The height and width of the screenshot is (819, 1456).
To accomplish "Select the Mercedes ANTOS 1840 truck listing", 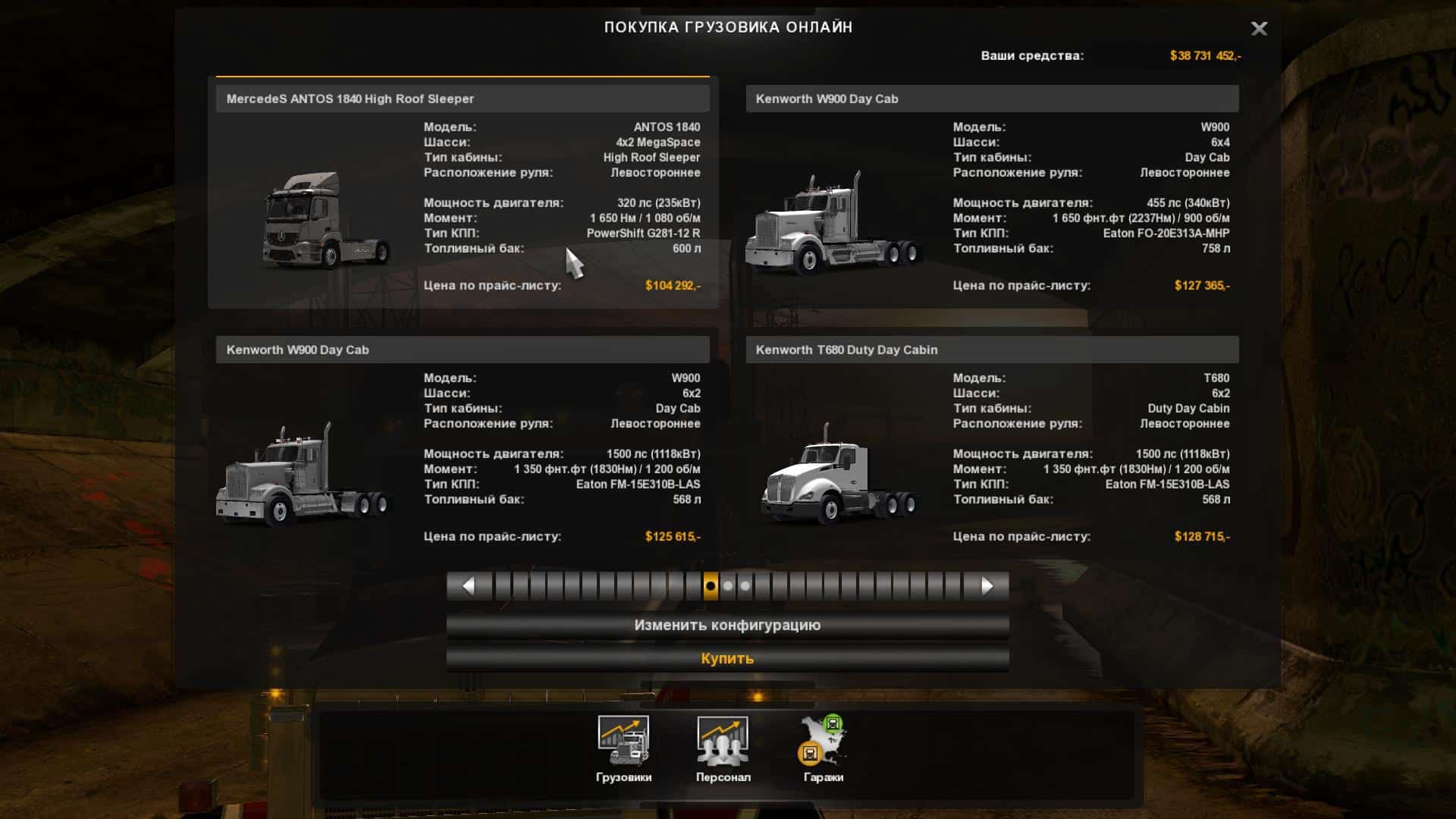I will pyautogui.click(x=463, y=99).
